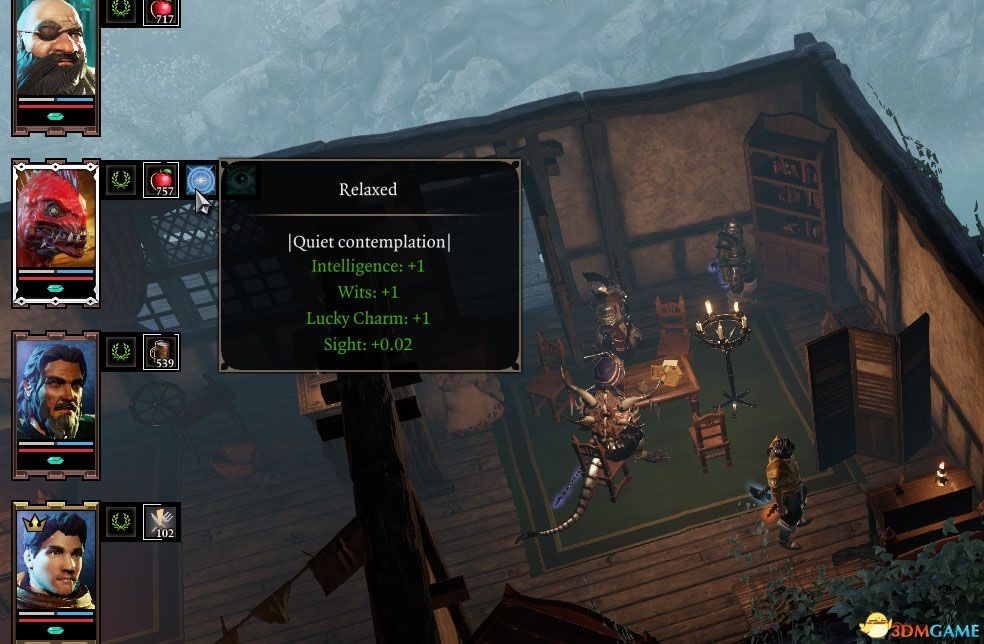
Task: Inspect the bearded man's laurel wreath icon
Action: (122, 351)
